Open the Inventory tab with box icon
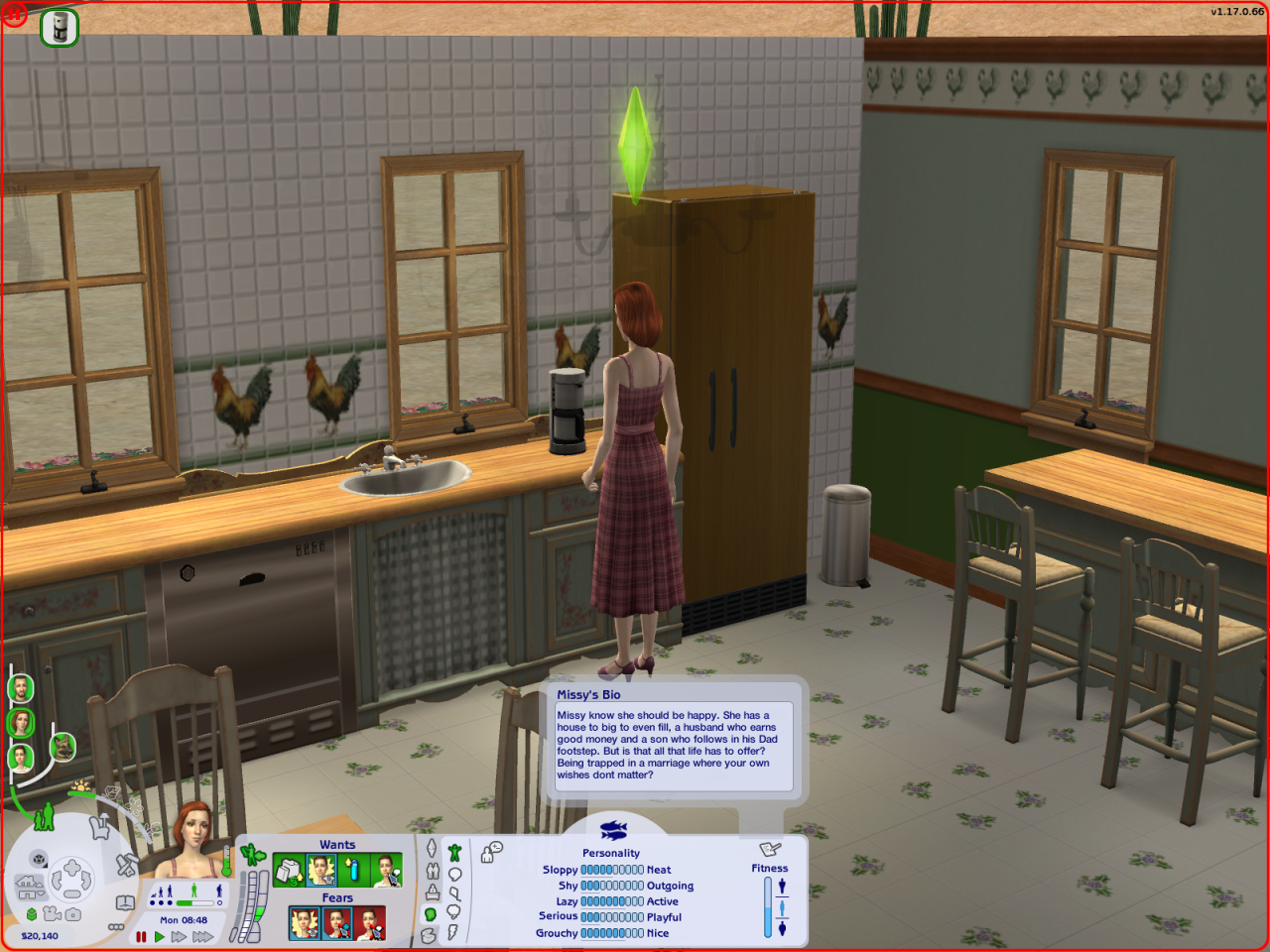 [429, 934]
